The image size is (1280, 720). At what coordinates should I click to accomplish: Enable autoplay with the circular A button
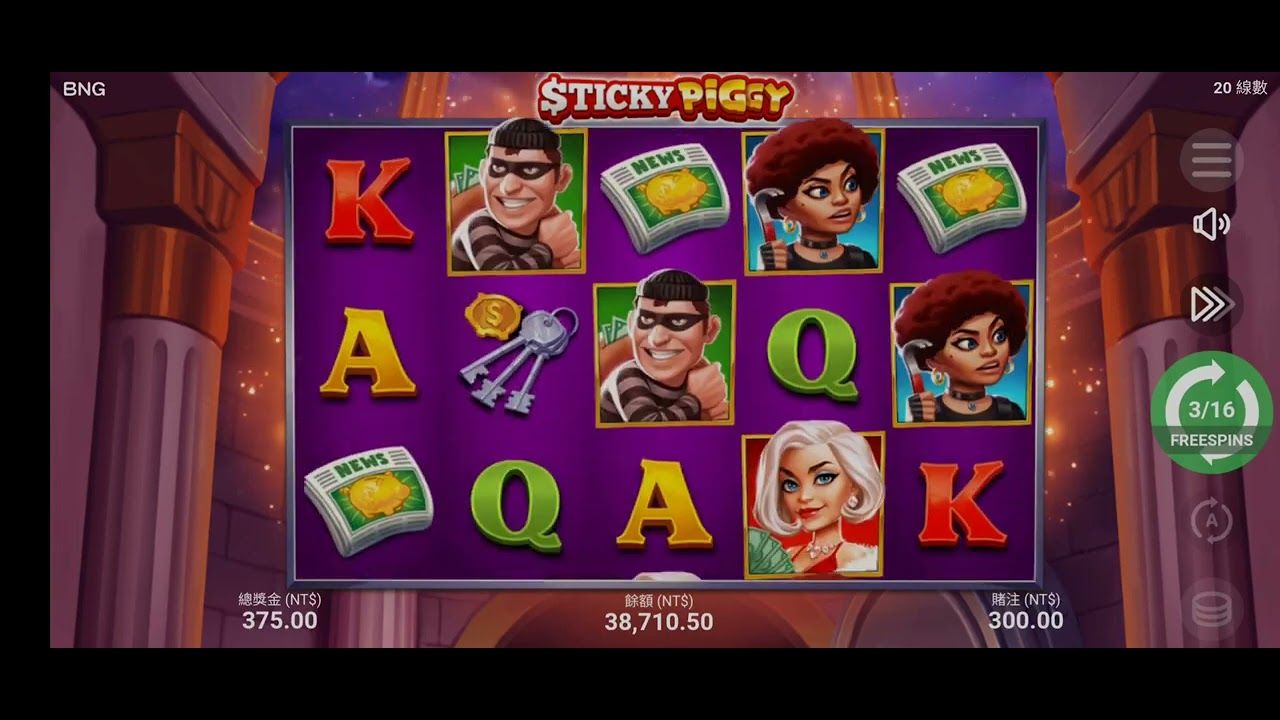click(x=1211, y=521)
